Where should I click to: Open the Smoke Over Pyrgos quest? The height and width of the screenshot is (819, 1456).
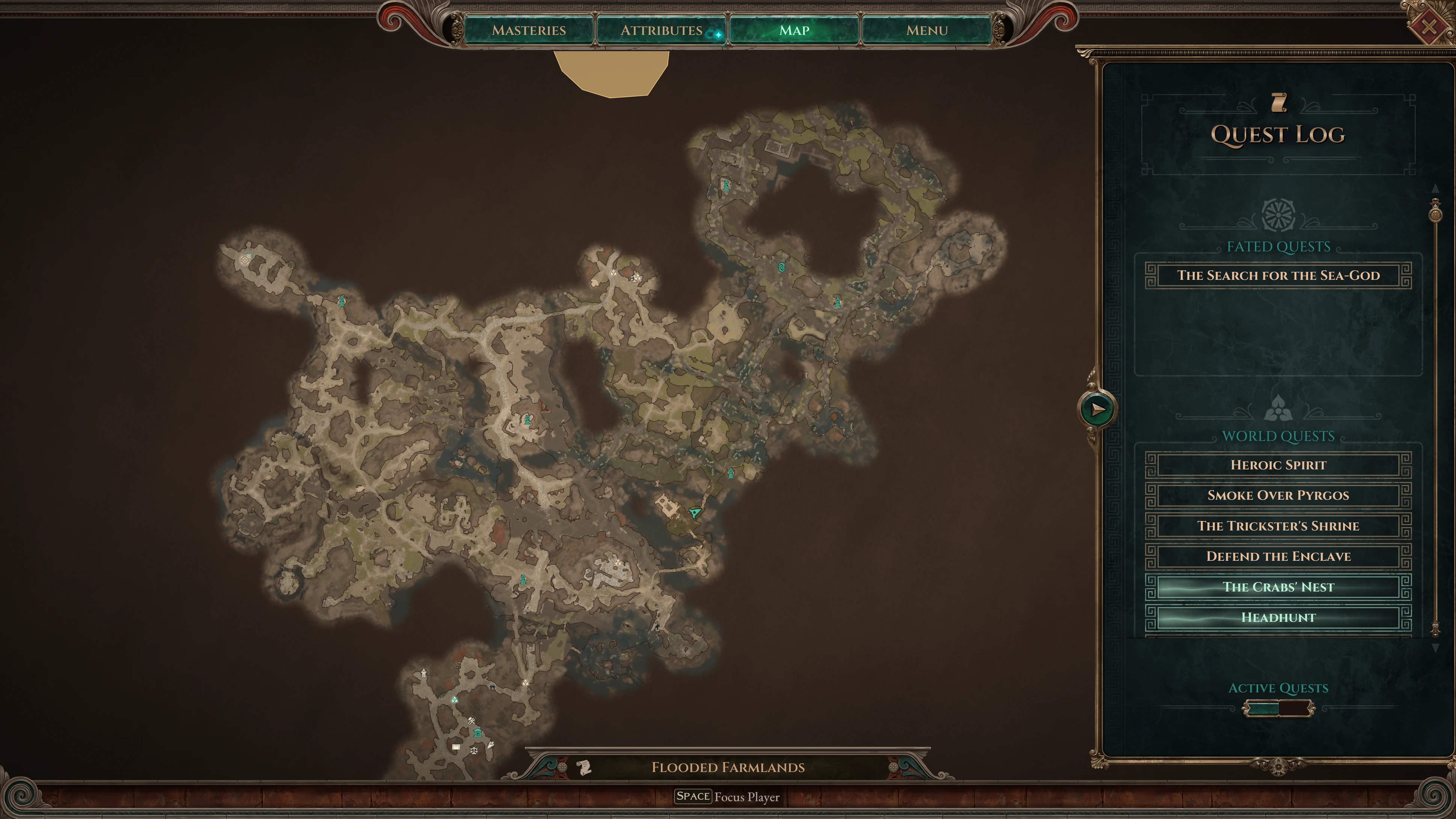tap(1278, 496)
